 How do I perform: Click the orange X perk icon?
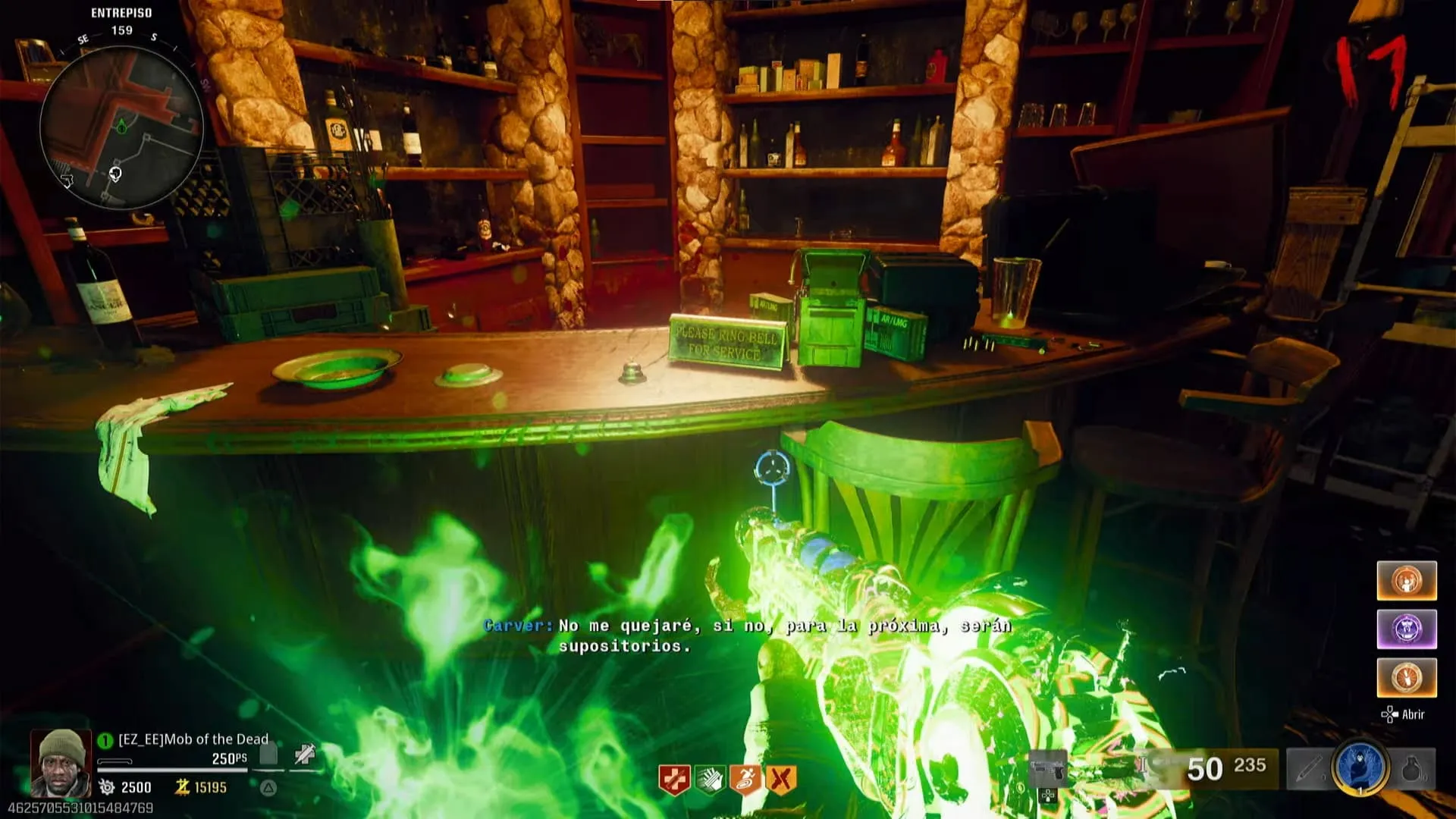pos(781,780)
